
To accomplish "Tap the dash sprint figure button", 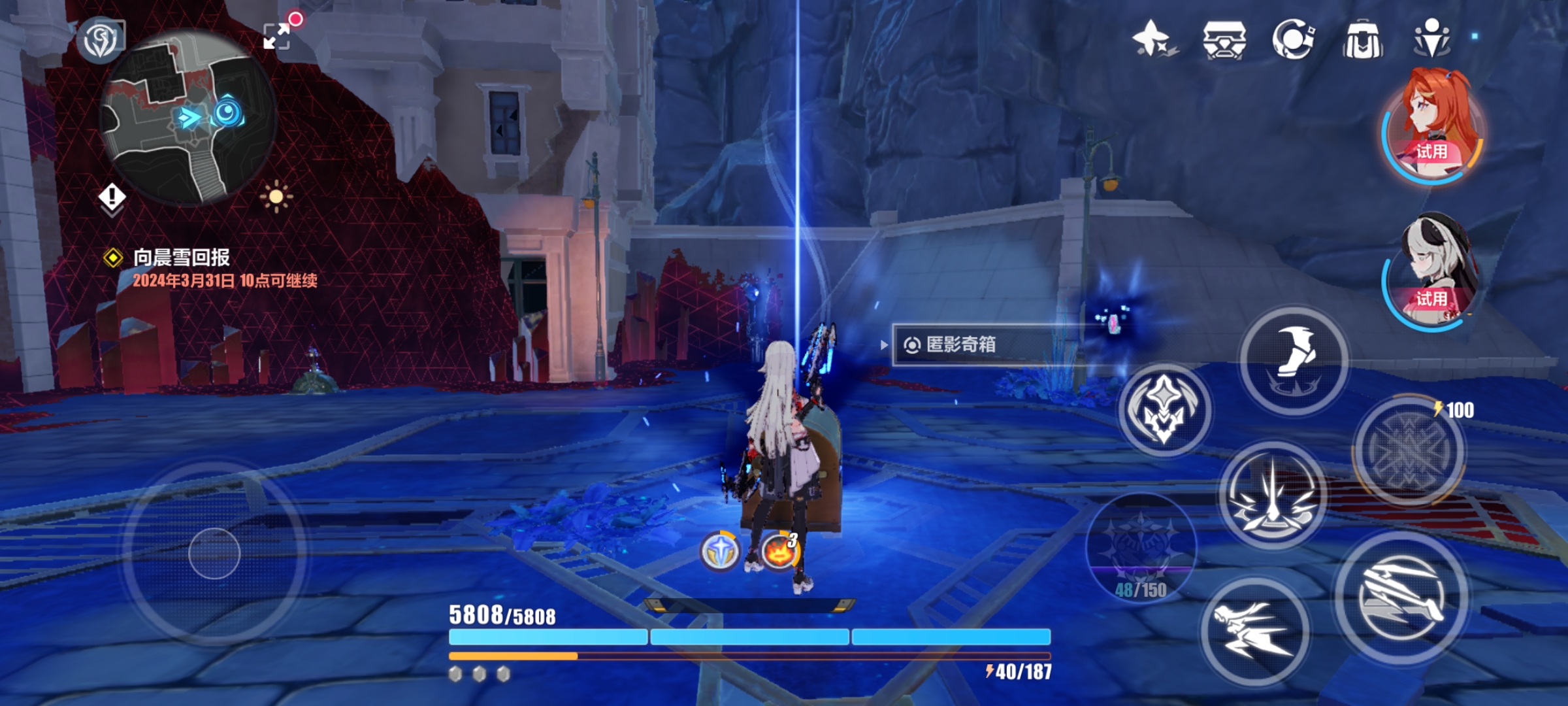I will [x=1254, y=631].
